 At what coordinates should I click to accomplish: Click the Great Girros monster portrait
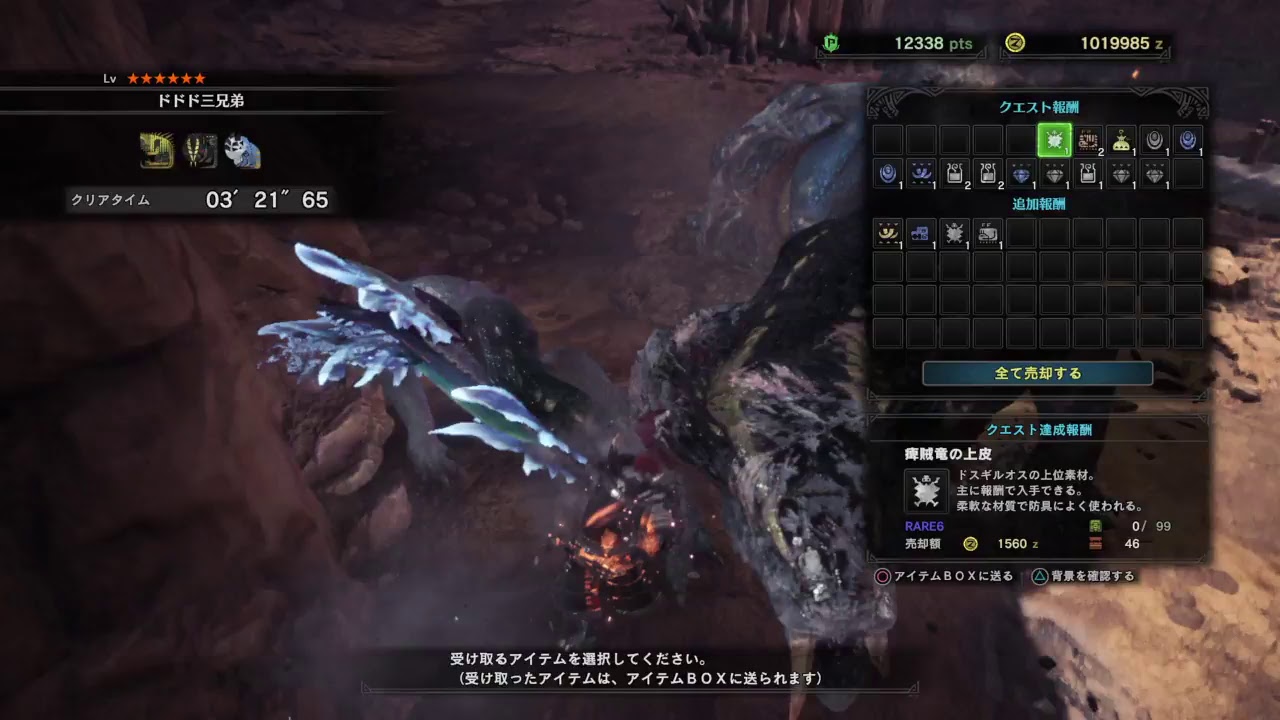click(200, 150)
